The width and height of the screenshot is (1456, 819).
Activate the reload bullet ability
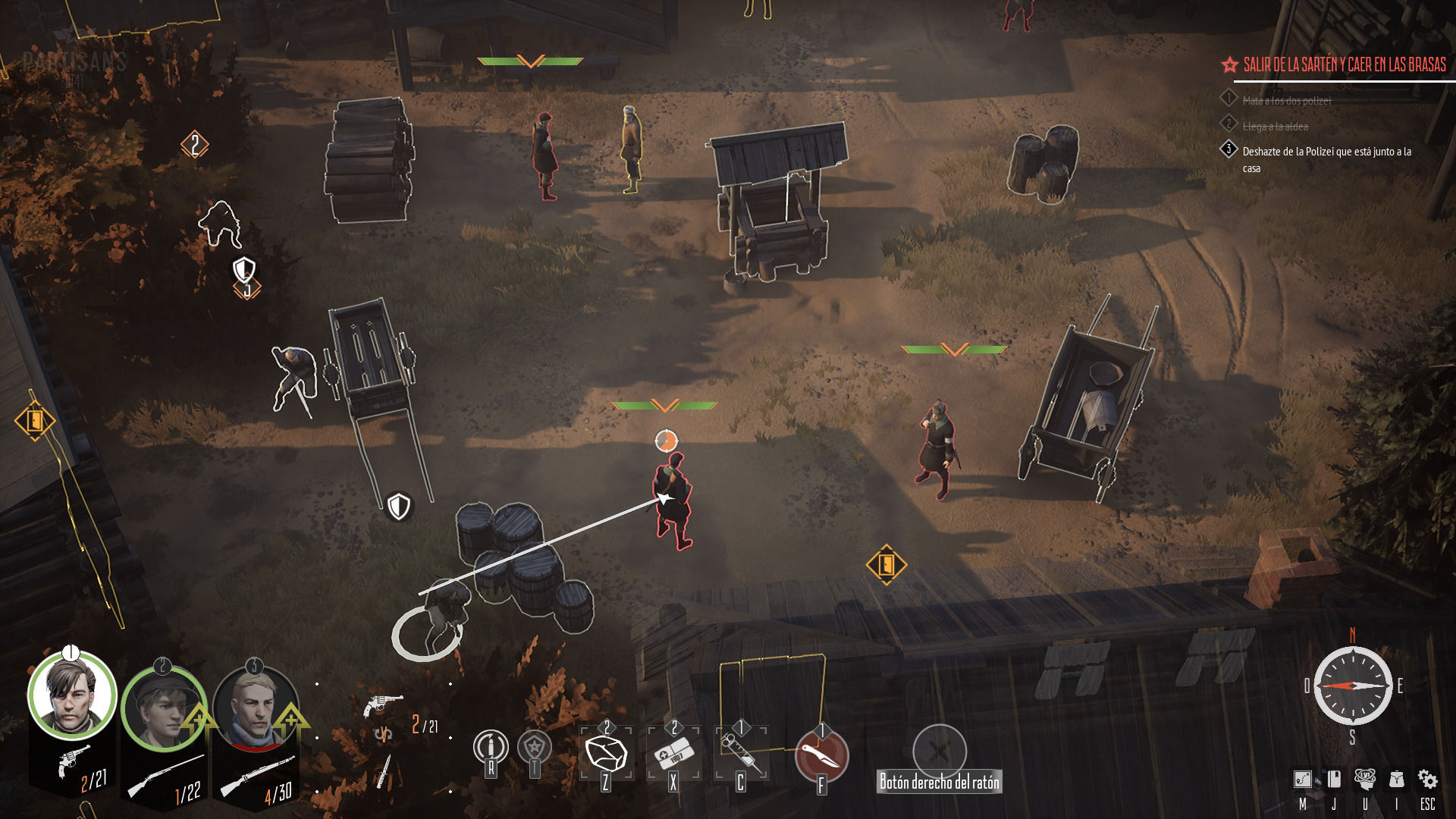pos(491,747)
